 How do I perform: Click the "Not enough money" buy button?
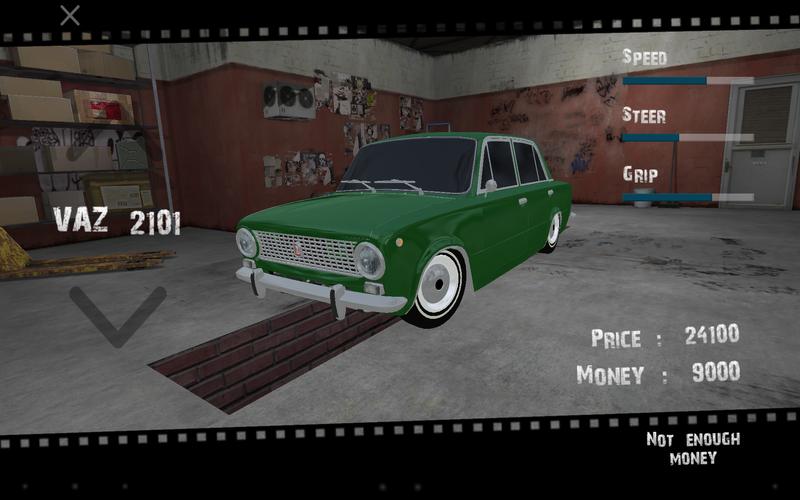pyautogui.click(x=692, y=448)
